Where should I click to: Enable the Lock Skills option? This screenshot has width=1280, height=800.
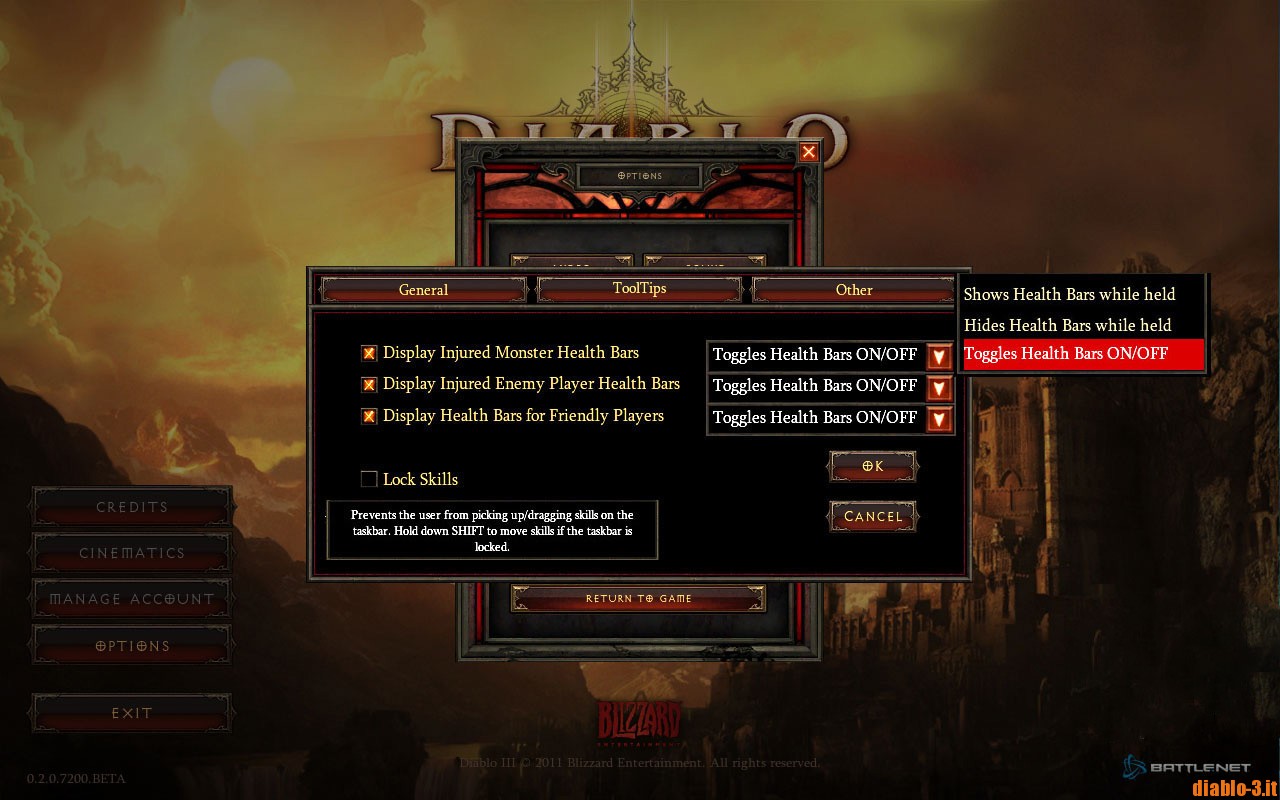368,479
